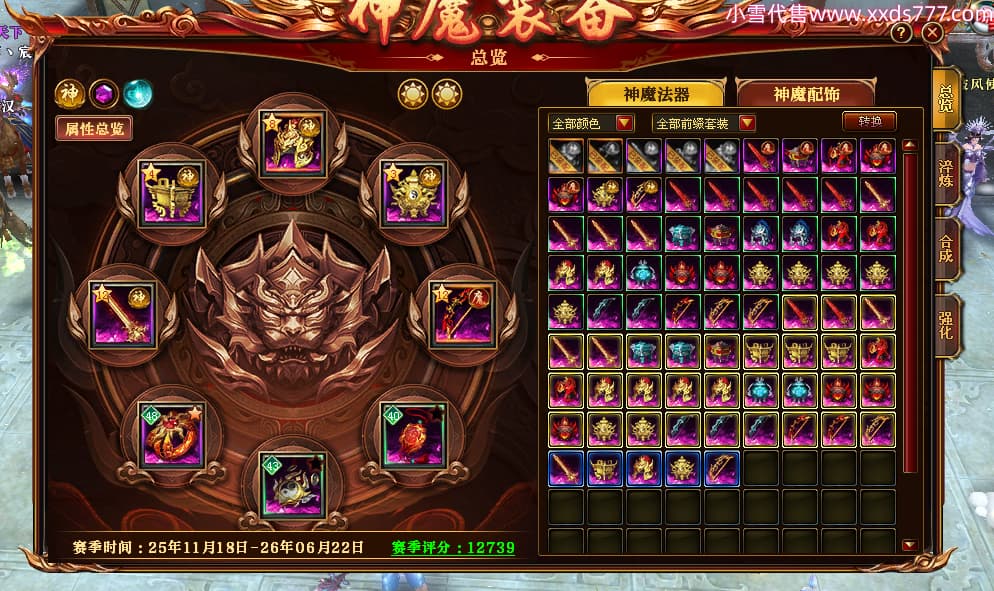Close the 神魔装备 window

click(x=933, y=33)
